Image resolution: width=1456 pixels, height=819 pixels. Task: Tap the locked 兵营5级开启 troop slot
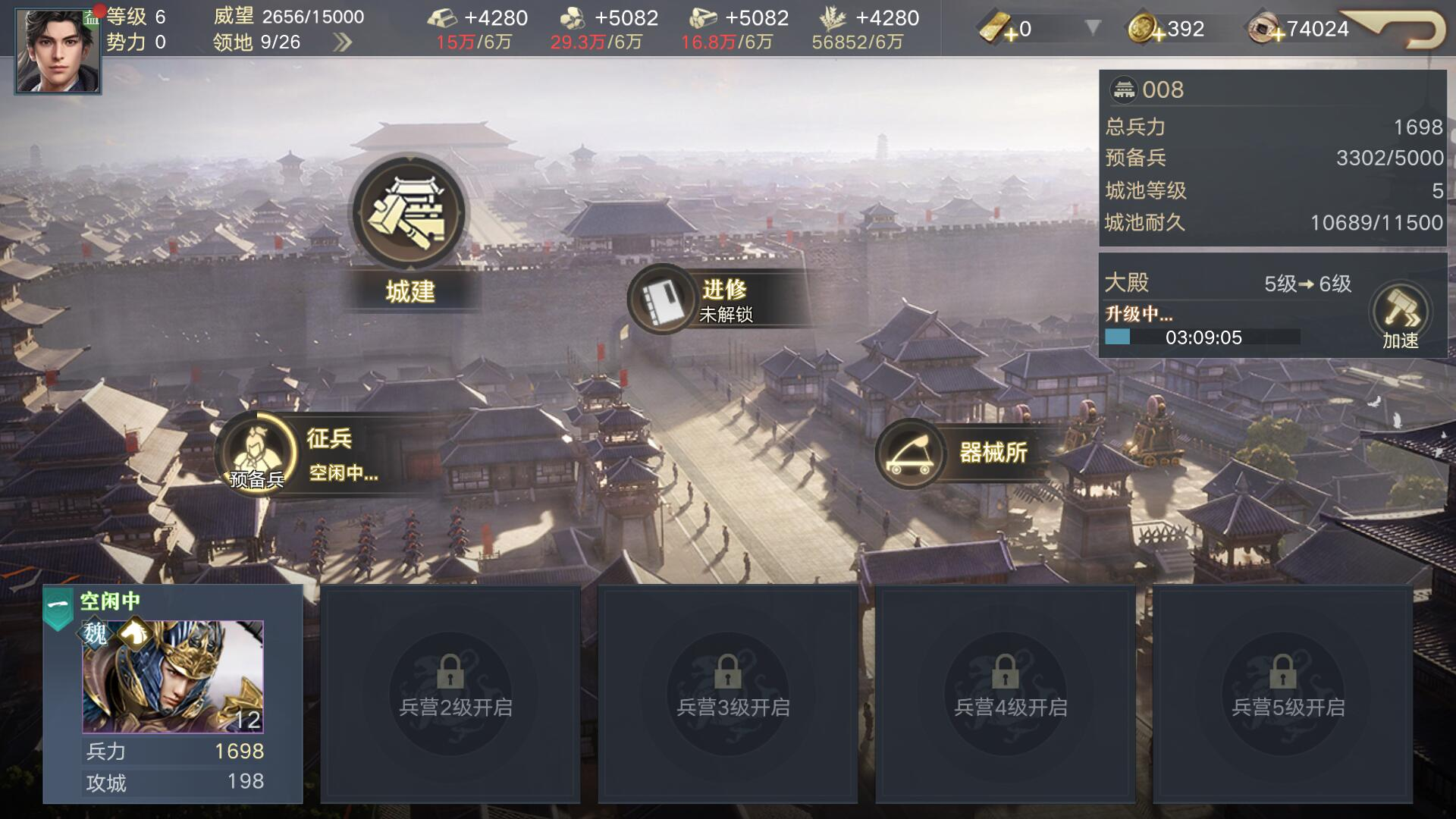coord(1283,694)
